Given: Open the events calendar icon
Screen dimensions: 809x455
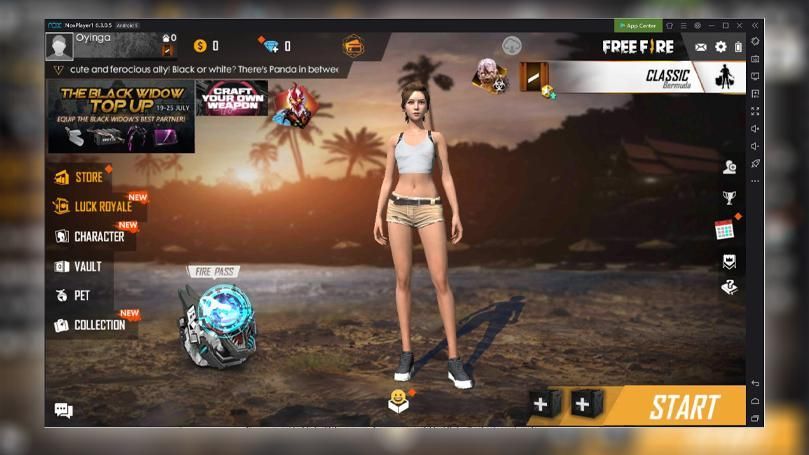Looking at the screenshot, I should [725, 230].
